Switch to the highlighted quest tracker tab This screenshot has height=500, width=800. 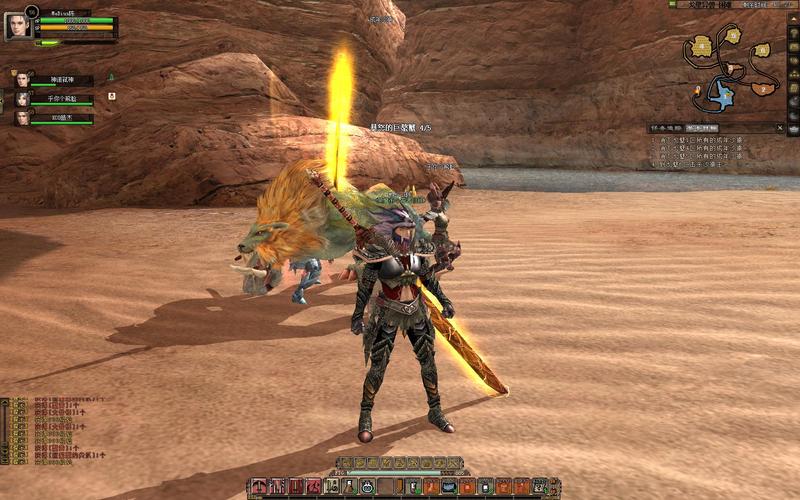tap(701, 128)
